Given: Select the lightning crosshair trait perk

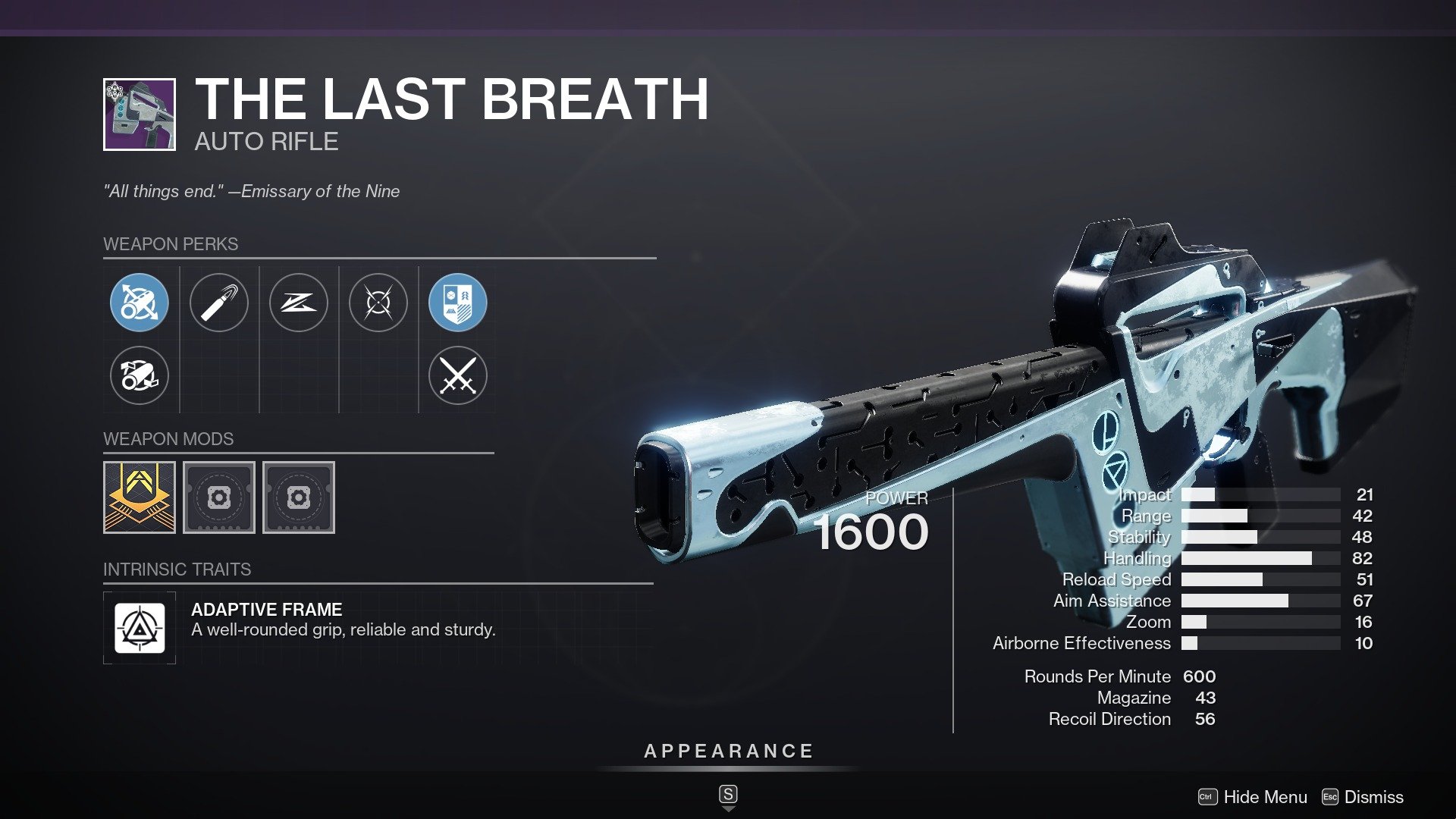Looking at the screenshot, I should coord(378,303).
